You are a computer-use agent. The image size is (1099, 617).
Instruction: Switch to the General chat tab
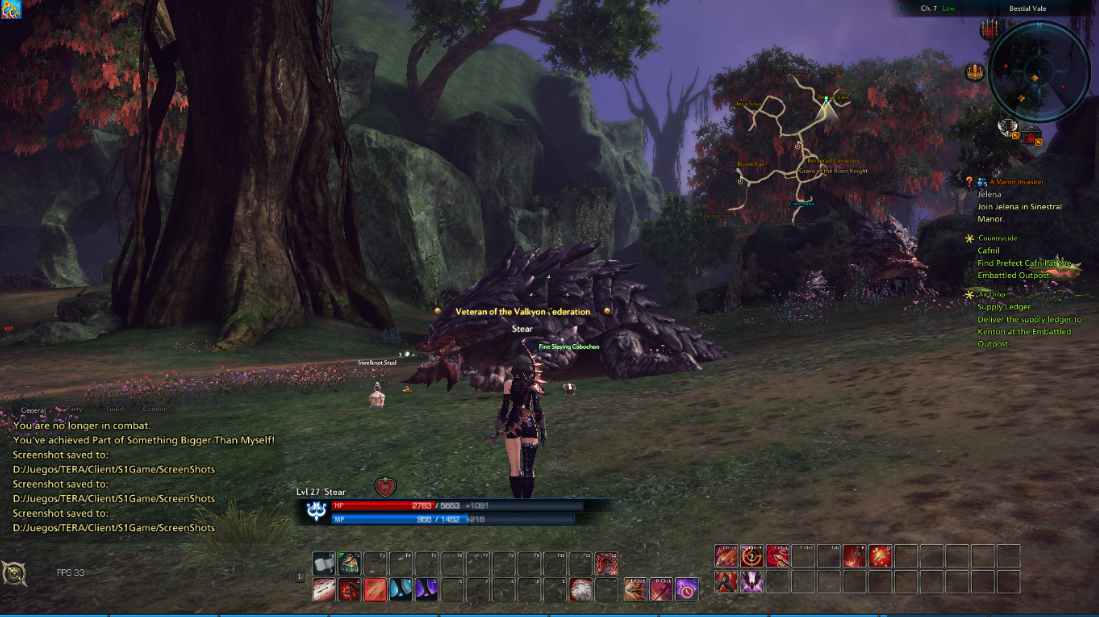[x=34, y=409]
